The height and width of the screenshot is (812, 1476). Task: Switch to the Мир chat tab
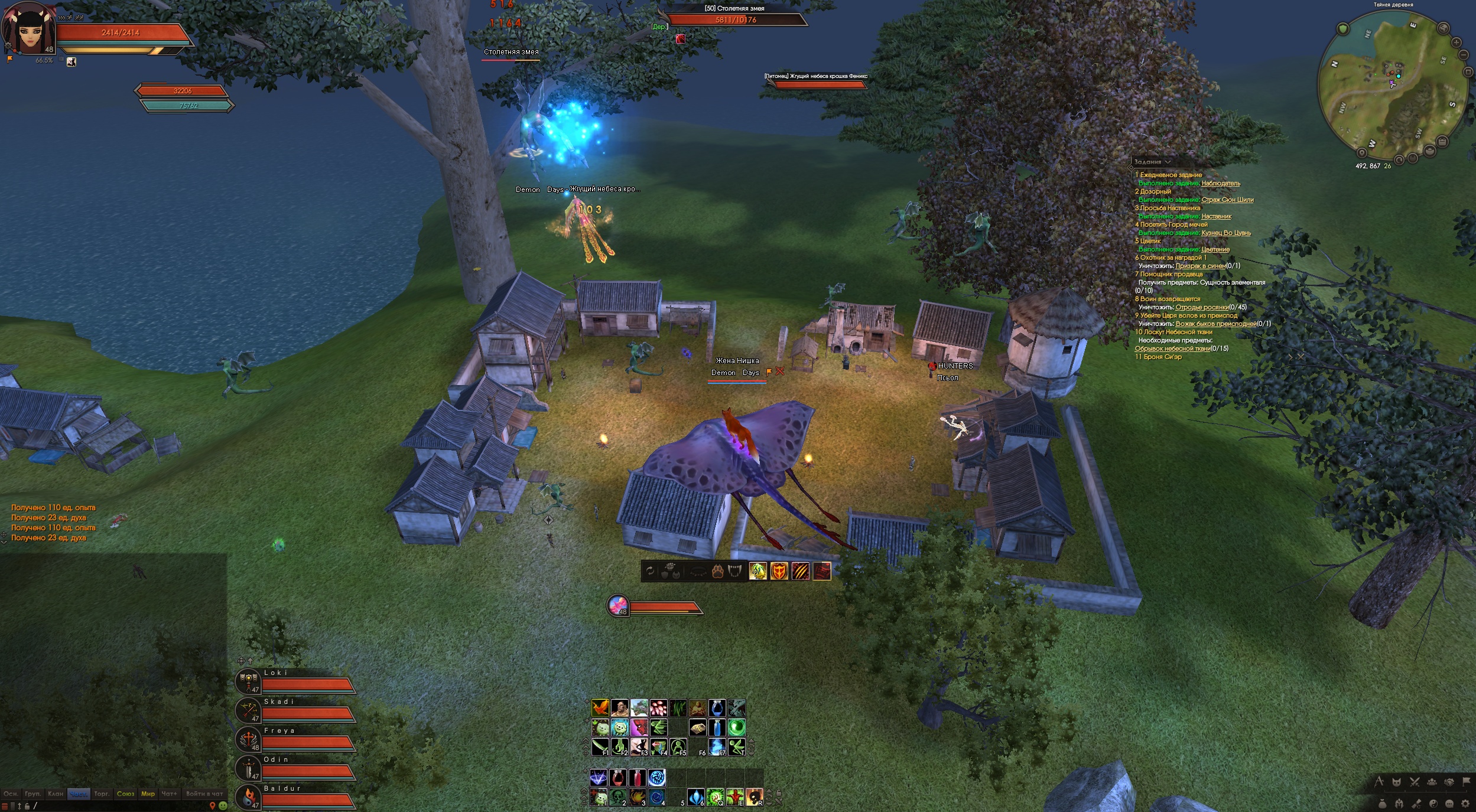[x=148, y=794]
